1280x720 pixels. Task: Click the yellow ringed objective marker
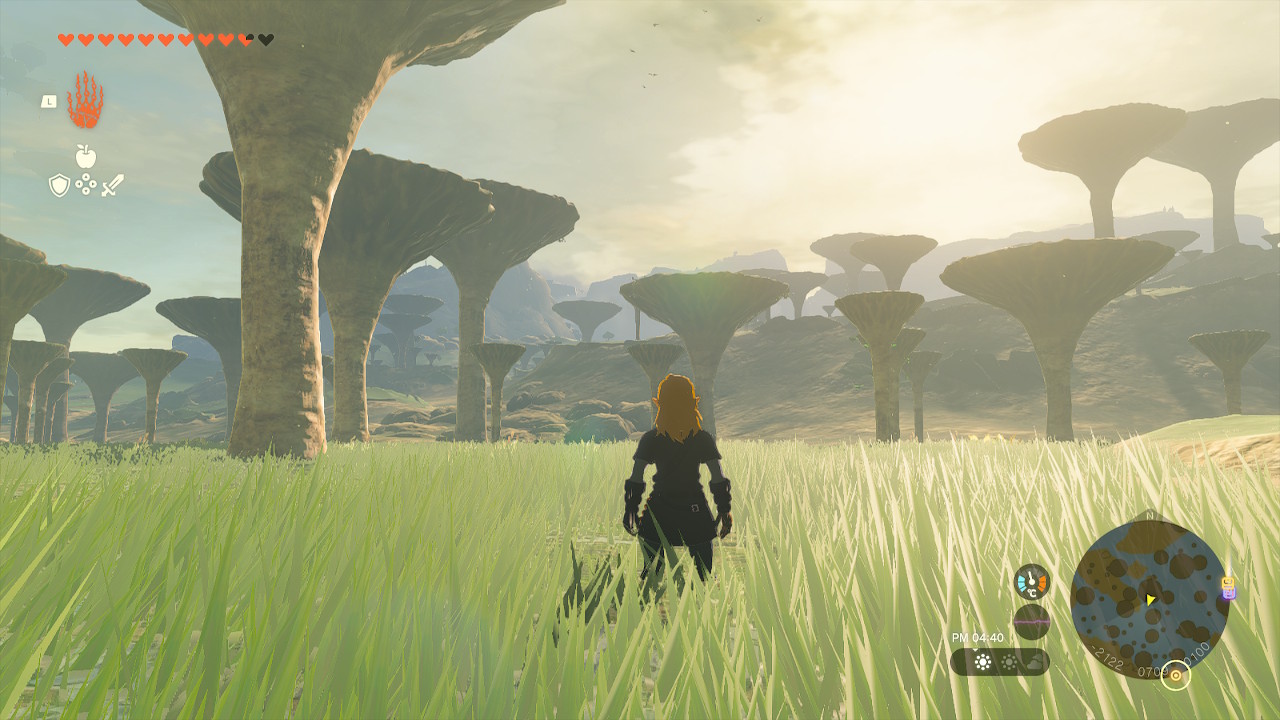pyautogui.click(x=1176, y=676)
